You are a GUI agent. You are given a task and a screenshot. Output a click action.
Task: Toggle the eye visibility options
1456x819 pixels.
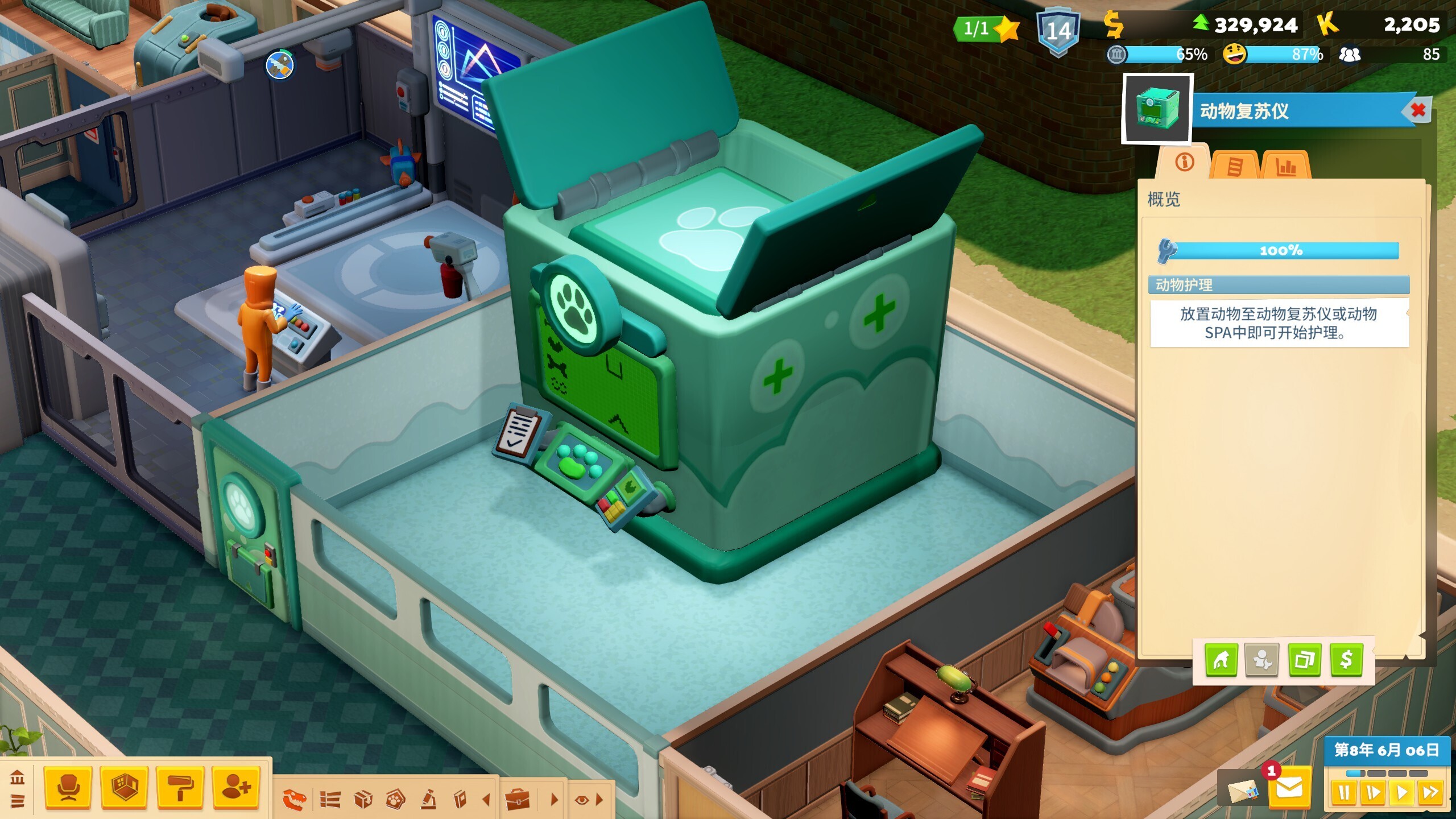click(581, 800)
